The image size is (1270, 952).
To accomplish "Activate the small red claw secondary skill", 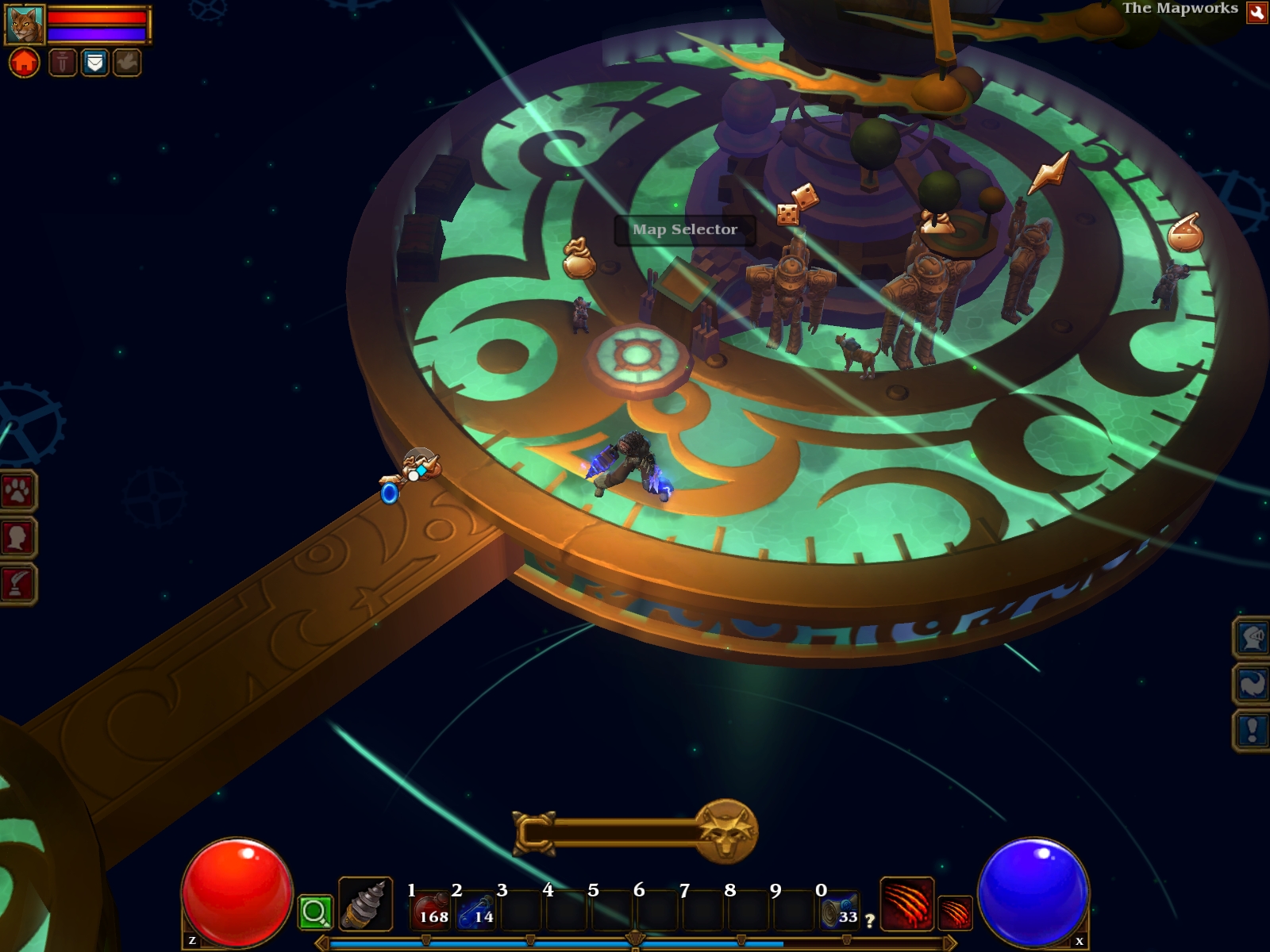I will point(955,912).
